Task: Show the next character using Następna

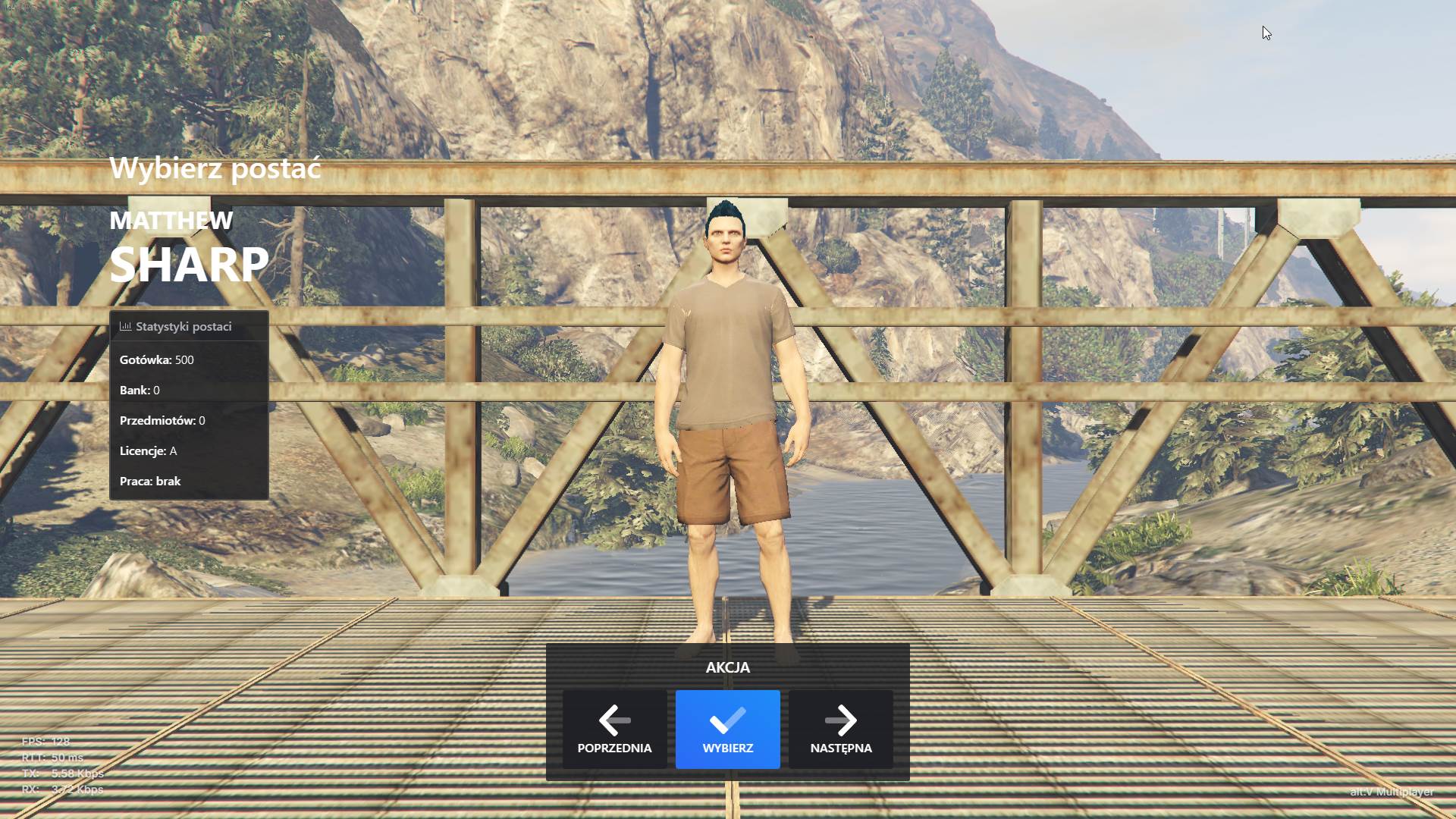Action: 840,730
